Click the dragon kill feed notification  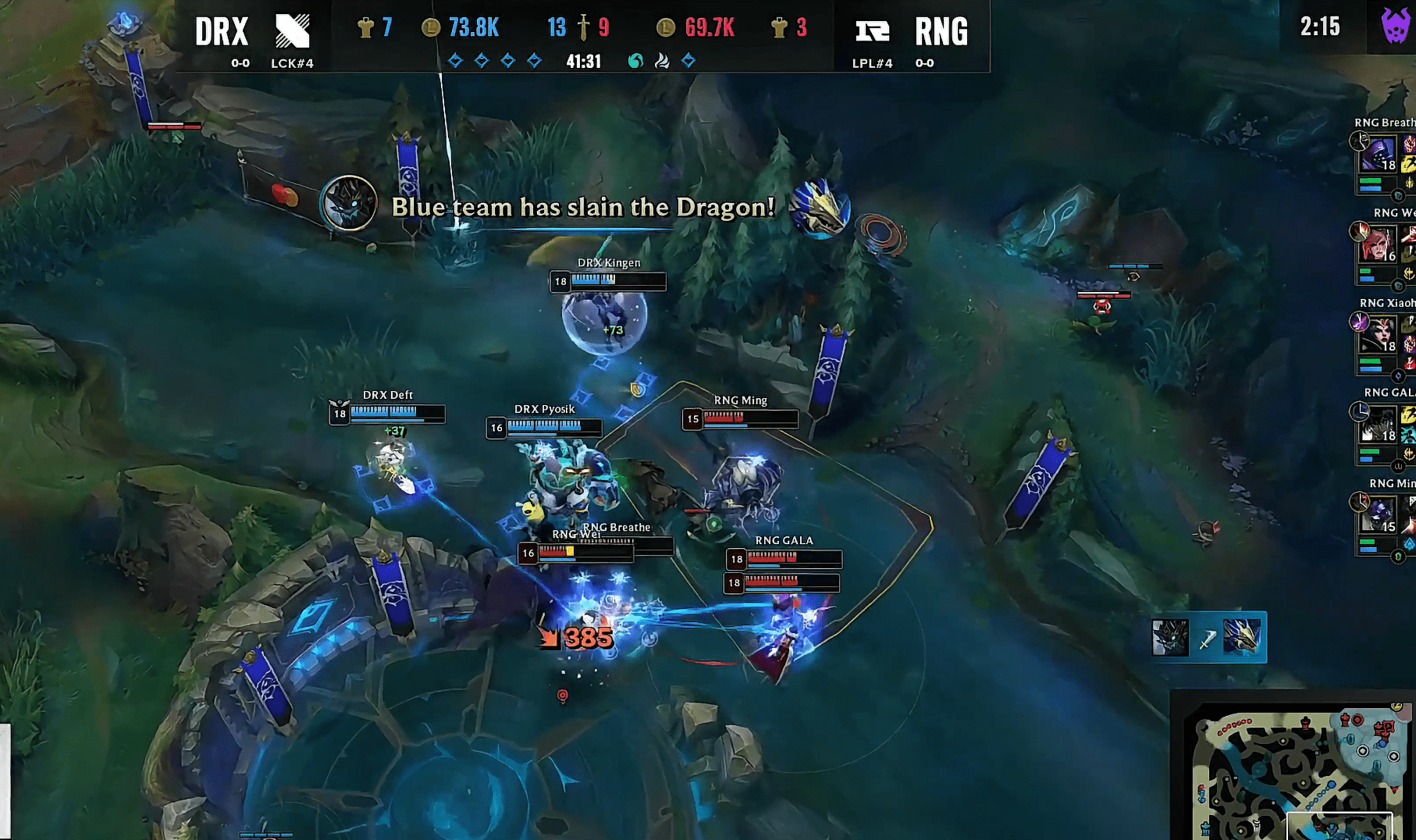(1208, 638)
